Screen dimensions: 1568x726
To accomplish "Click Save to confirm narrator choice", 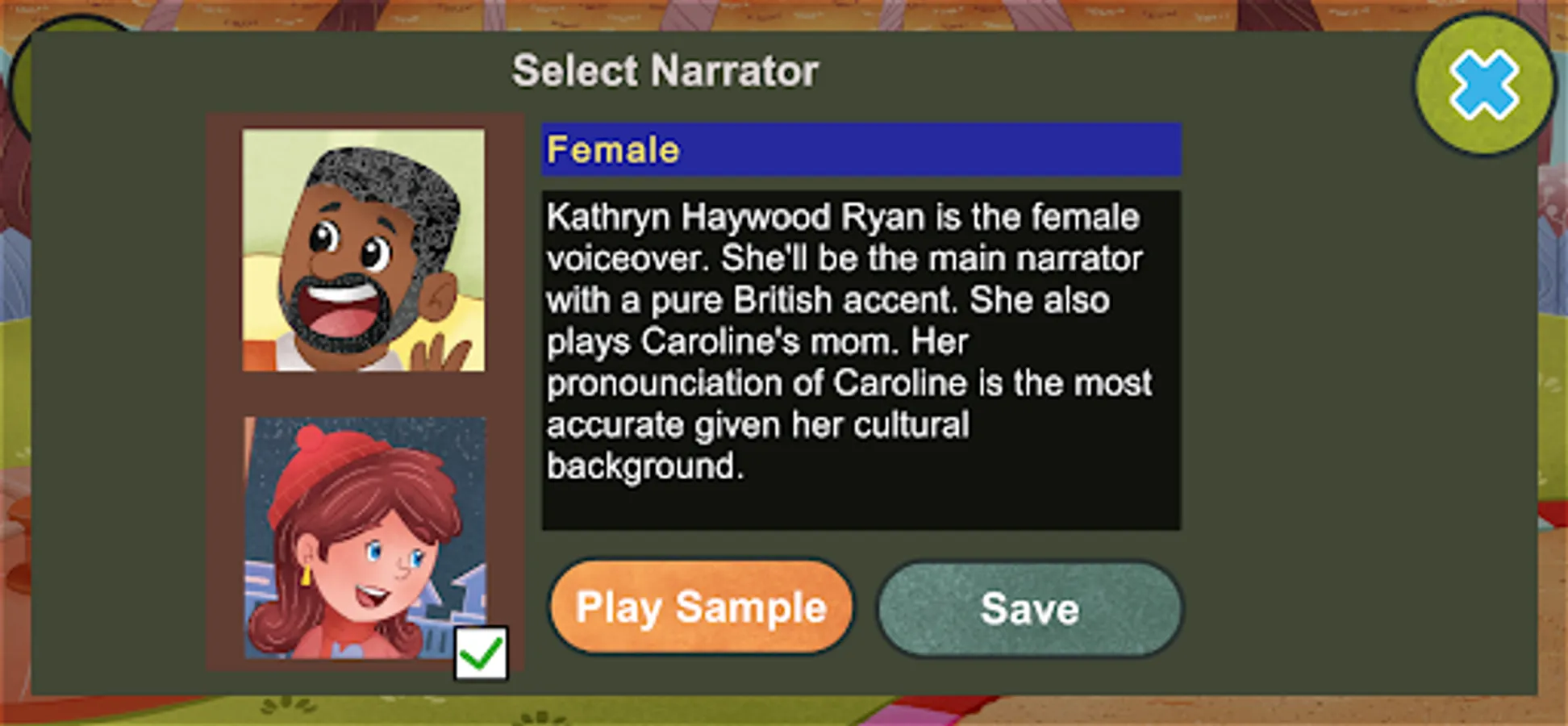I will pyautogui.click(x=1028, y=608).
